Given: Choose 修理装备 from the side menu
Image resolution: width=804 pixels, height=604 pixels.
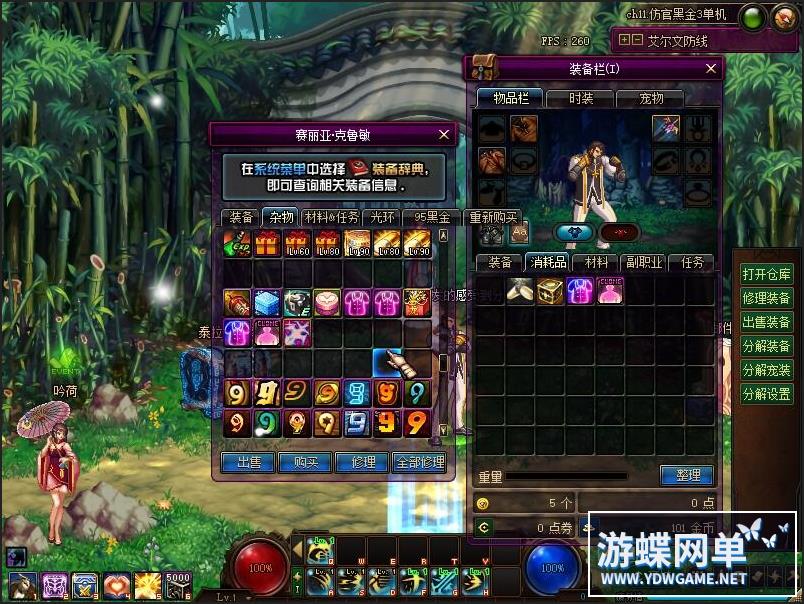Looking at the screenshot, I should (x=766, y=298).
